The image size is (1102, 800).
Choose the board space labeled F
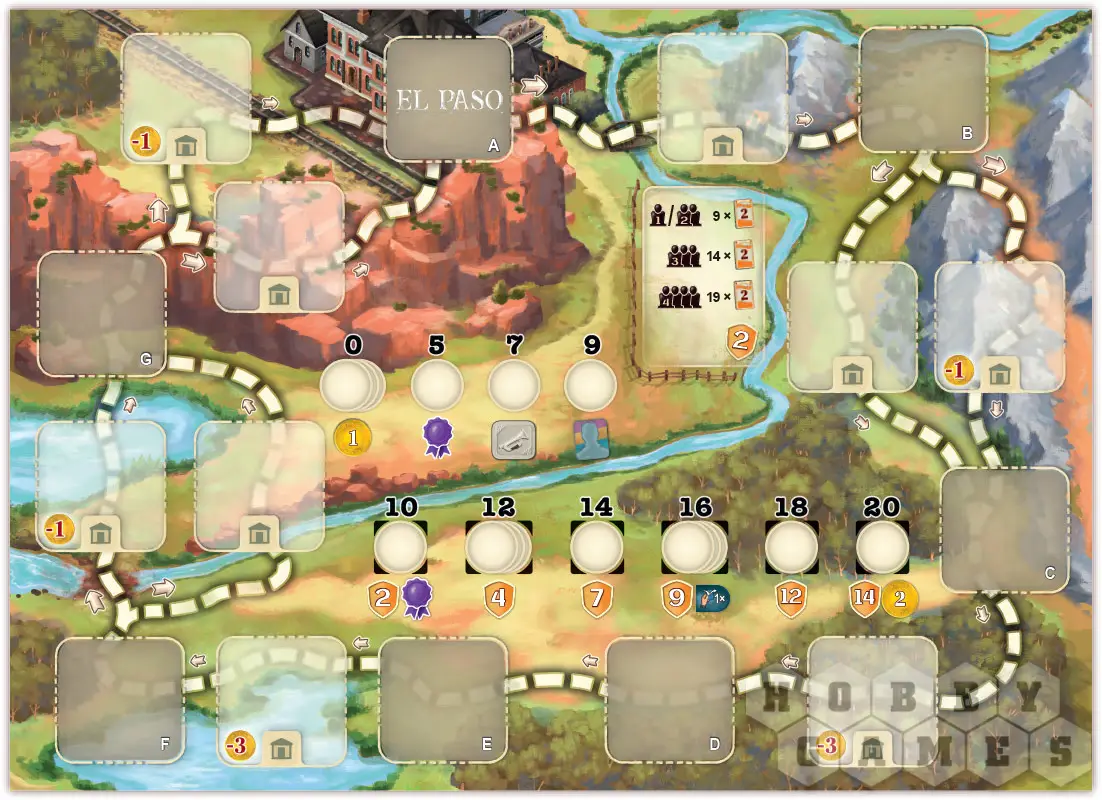(x=120, y=700)
